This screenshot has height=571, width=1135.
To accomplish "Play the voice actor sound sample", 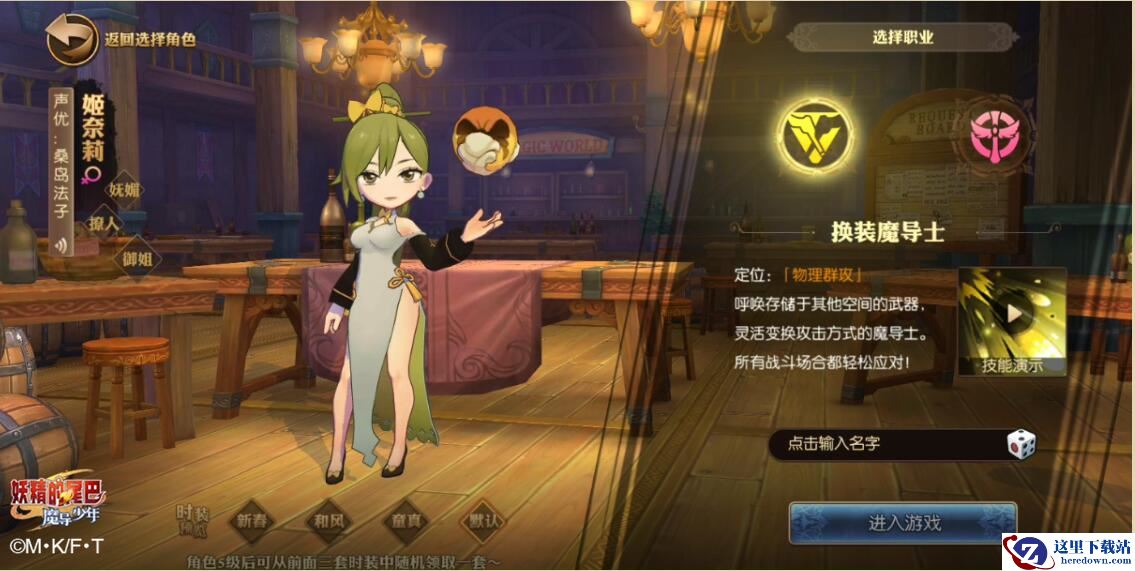I will click(63, 244).
